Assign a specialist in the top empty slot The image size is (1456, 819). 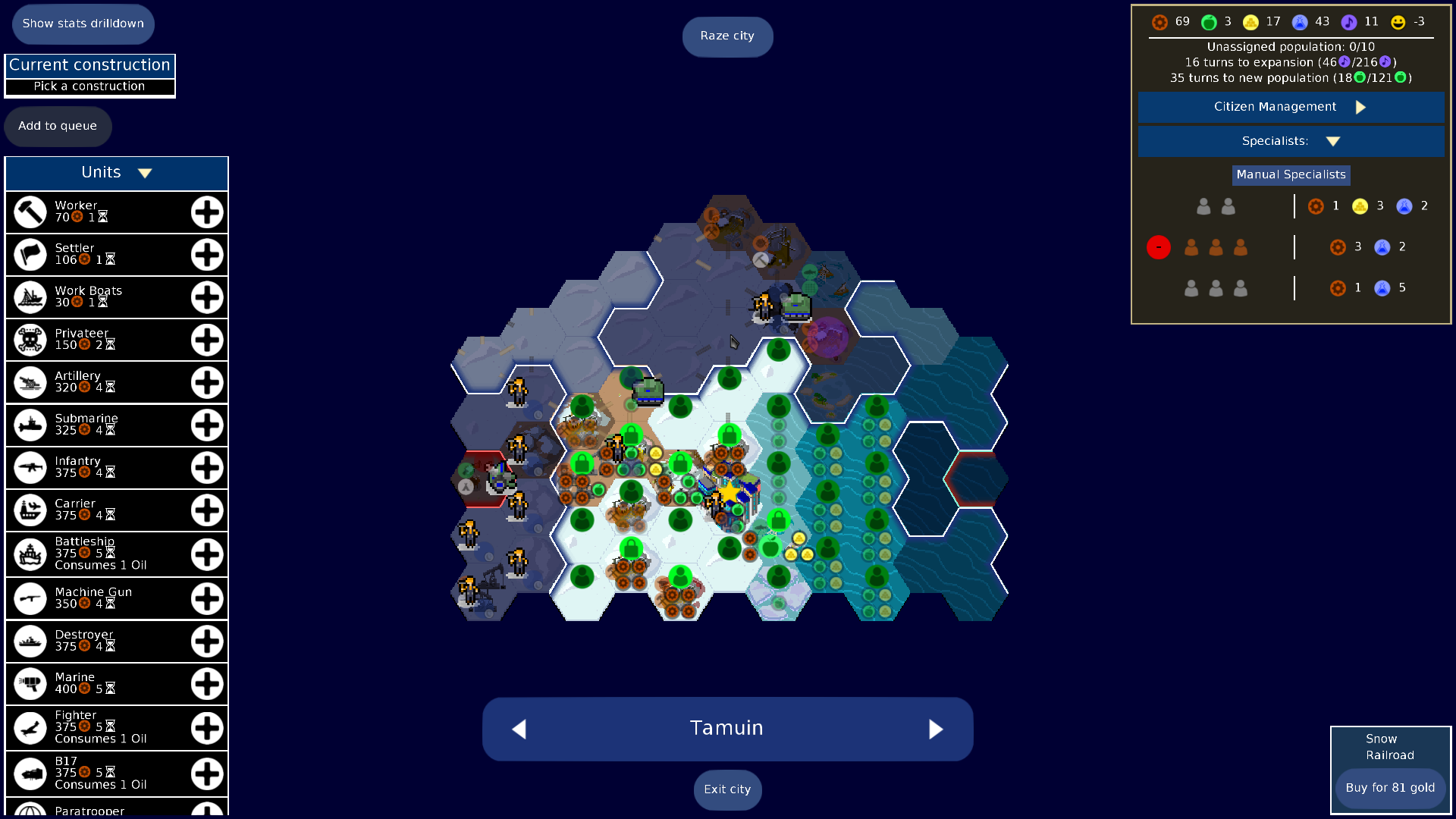coord(1203,206)
